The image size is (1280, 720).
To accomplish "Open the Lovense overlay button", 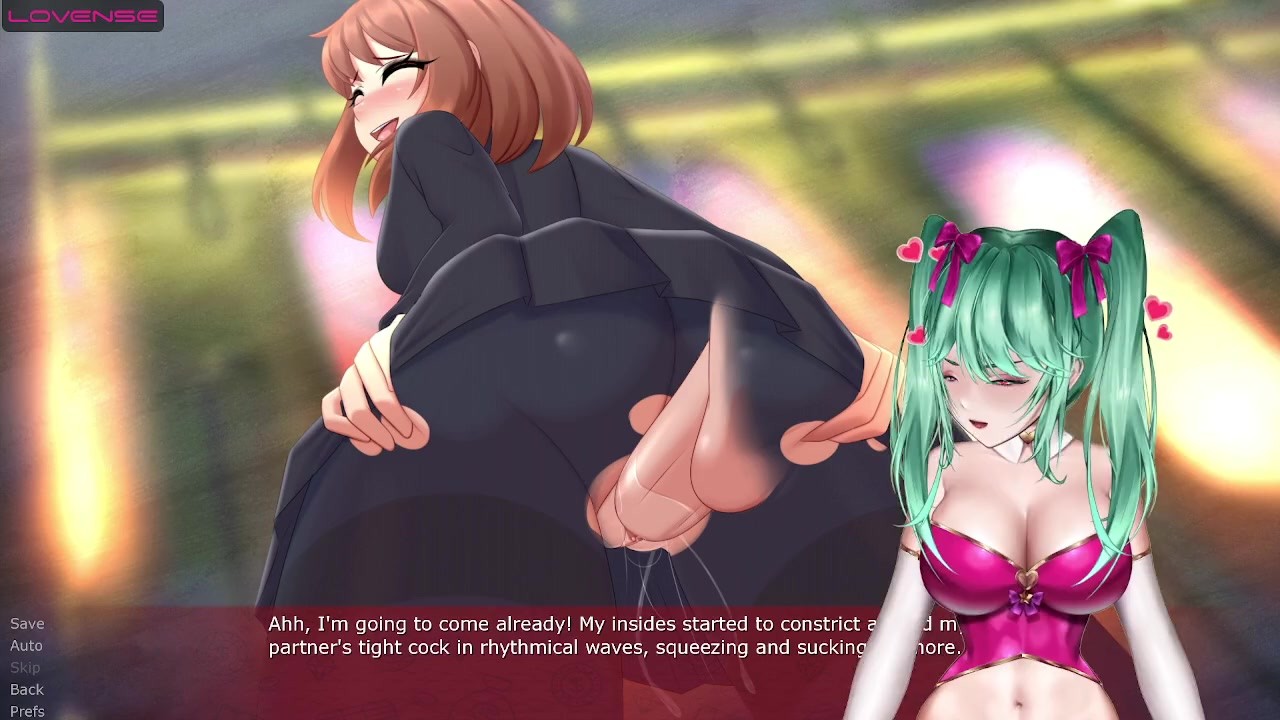I will 83,16.
